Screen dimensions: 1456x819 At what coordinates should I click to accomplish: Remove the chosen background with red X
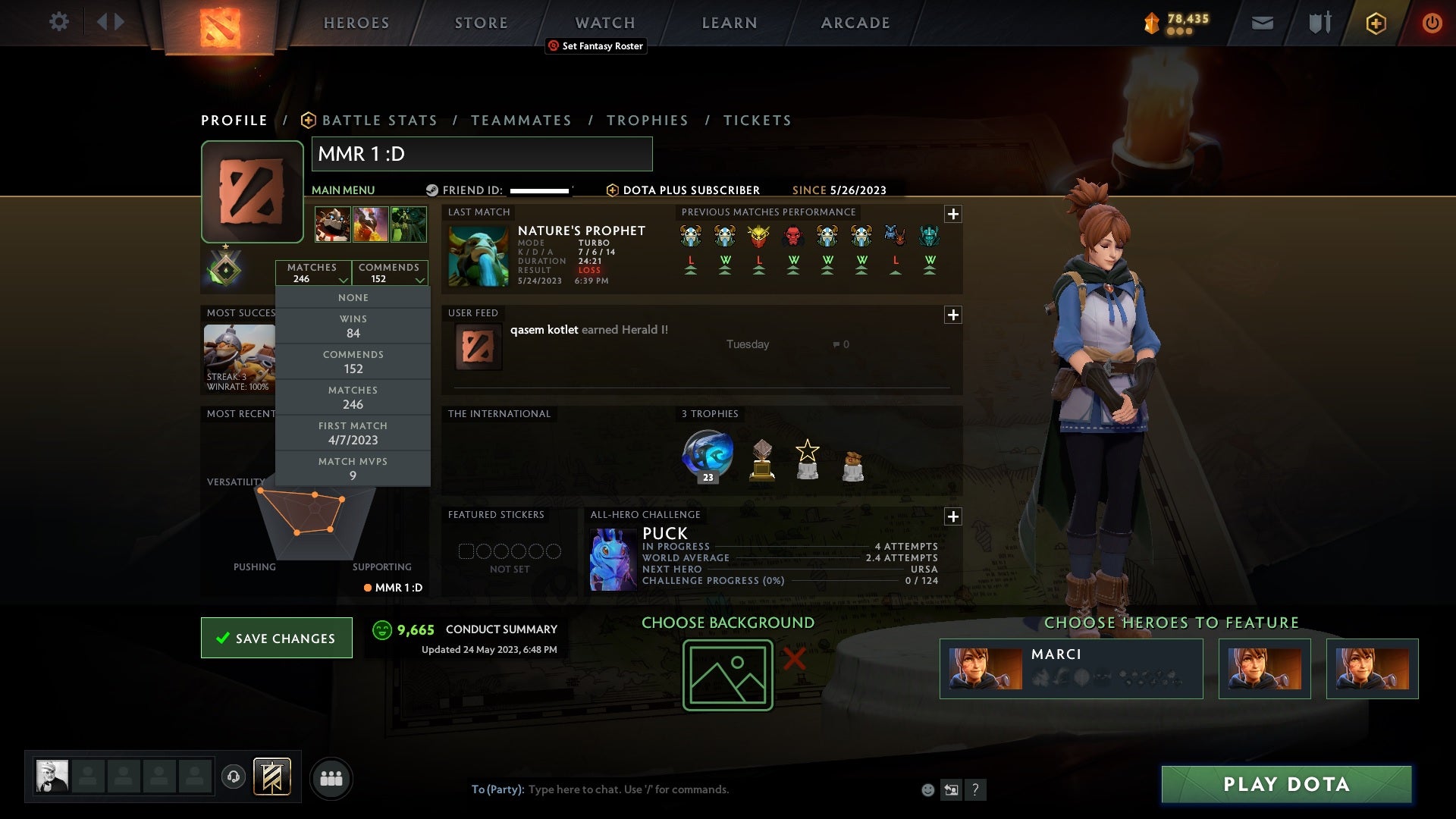793,659
